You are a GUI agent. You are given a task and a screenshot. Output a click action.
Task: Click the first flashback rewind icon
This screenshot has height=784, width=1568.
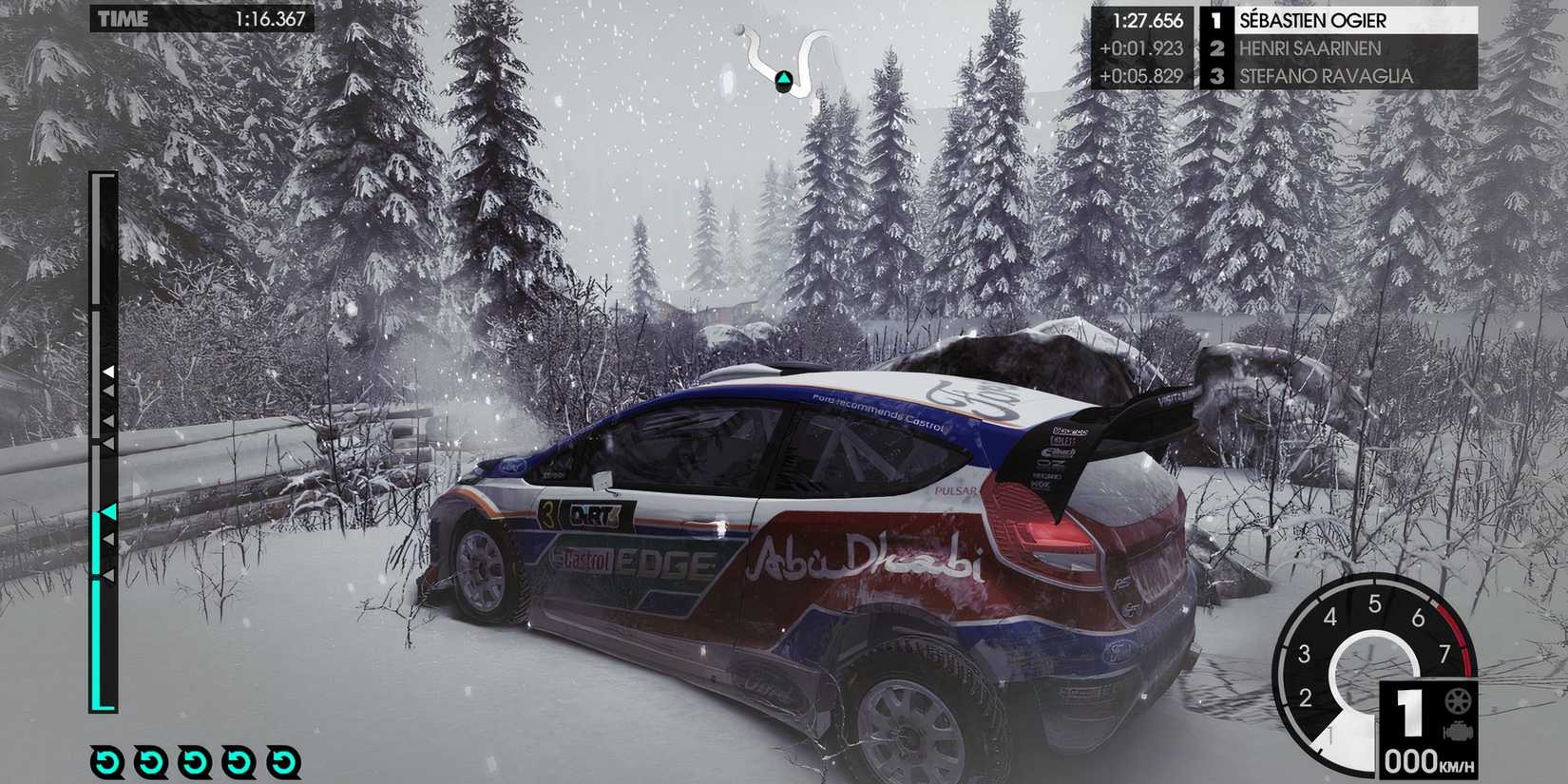[106, 761]
